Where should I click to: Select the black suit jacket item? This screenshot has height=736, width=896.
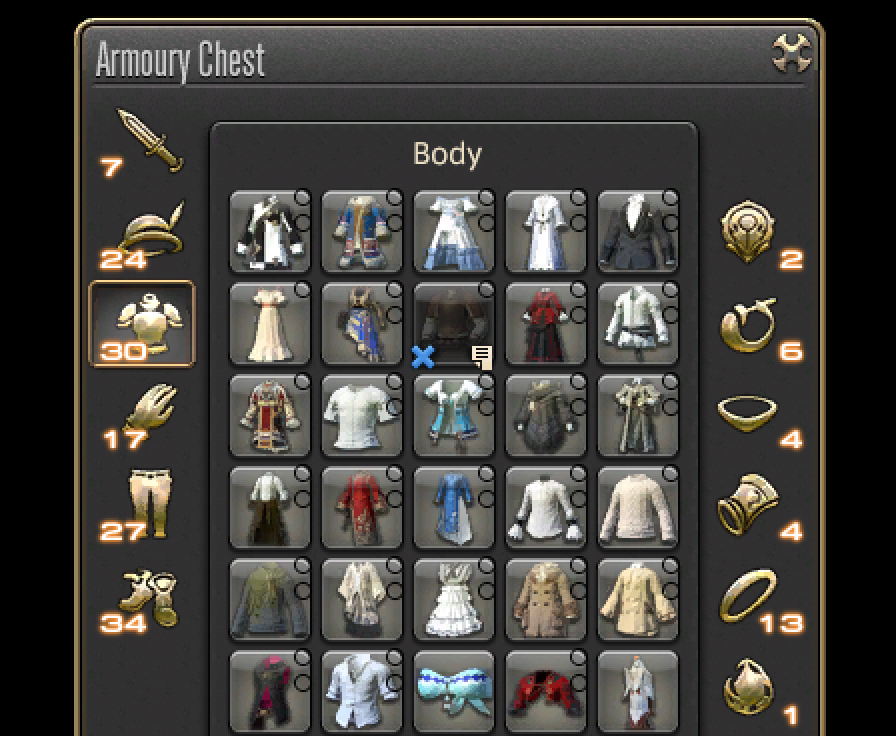pos(638,232)
